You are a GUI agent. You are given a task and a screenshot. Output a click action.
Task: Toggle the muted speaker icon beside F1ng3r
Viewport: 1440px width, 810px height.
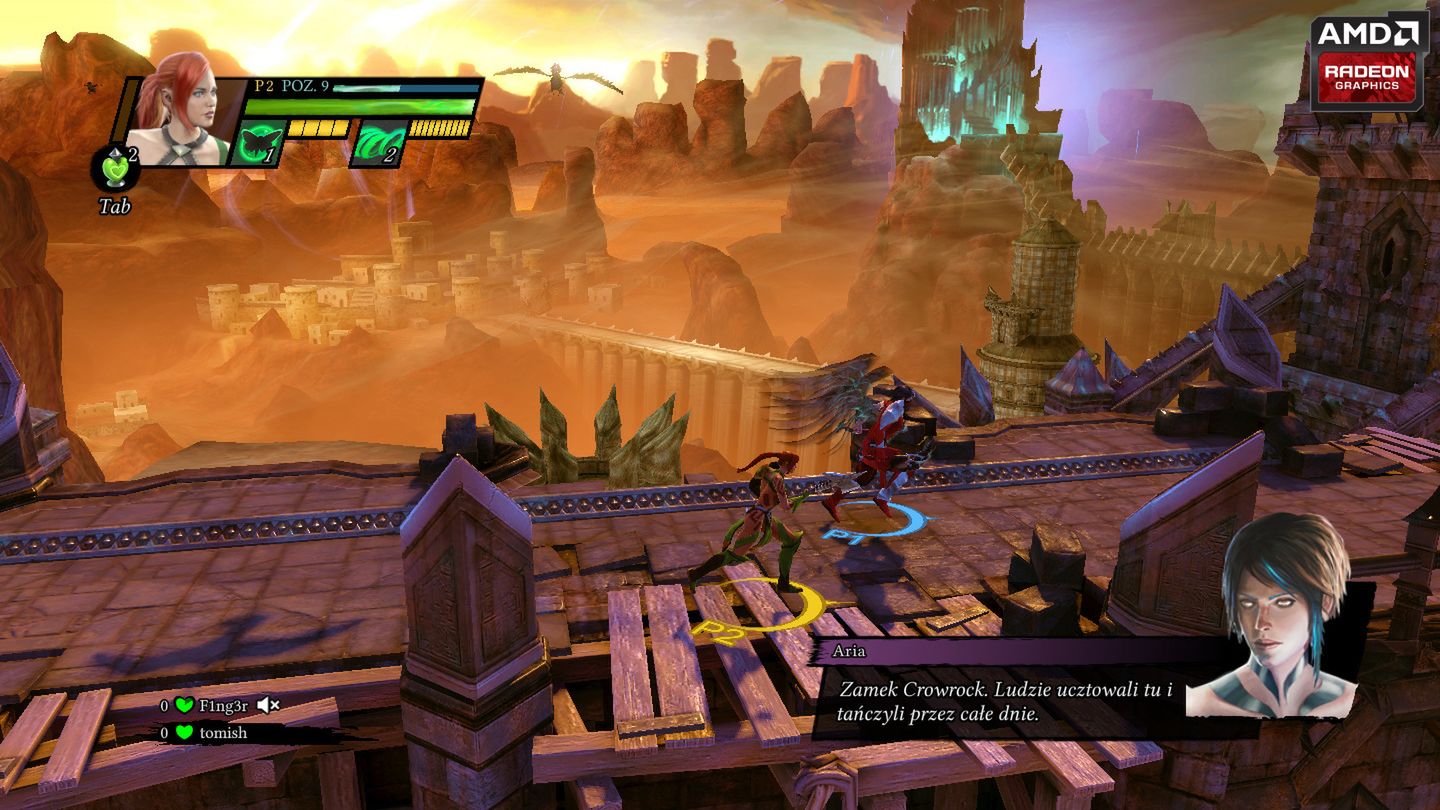pyautogui.click(x=267, y=705)
